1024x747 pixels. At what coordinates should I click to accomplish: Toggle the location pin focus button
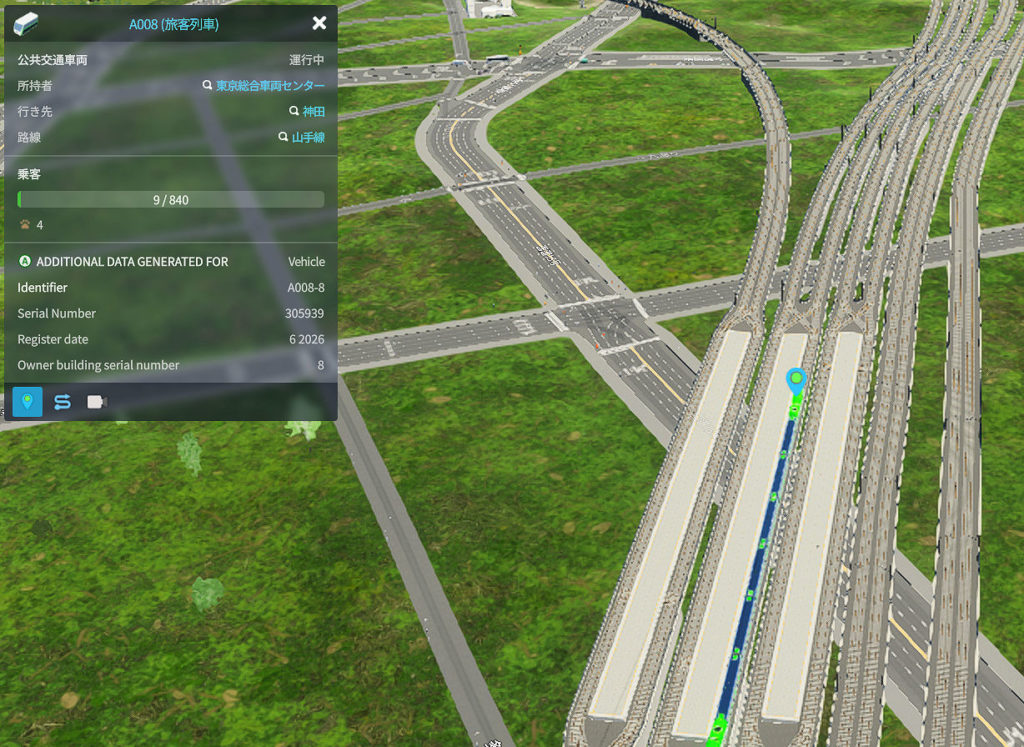pos(27,402)
